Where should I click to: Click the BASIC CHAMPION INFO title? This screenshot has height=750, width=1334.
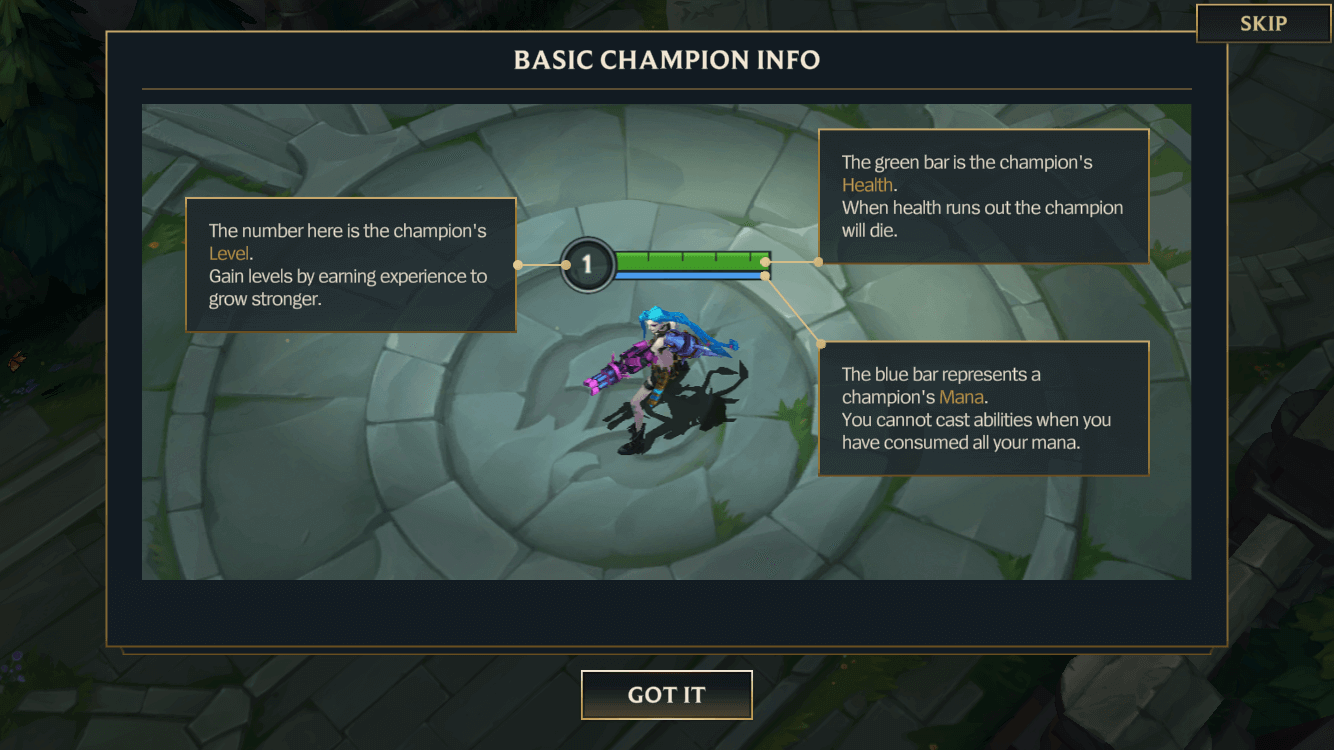[x=667, y=60]
